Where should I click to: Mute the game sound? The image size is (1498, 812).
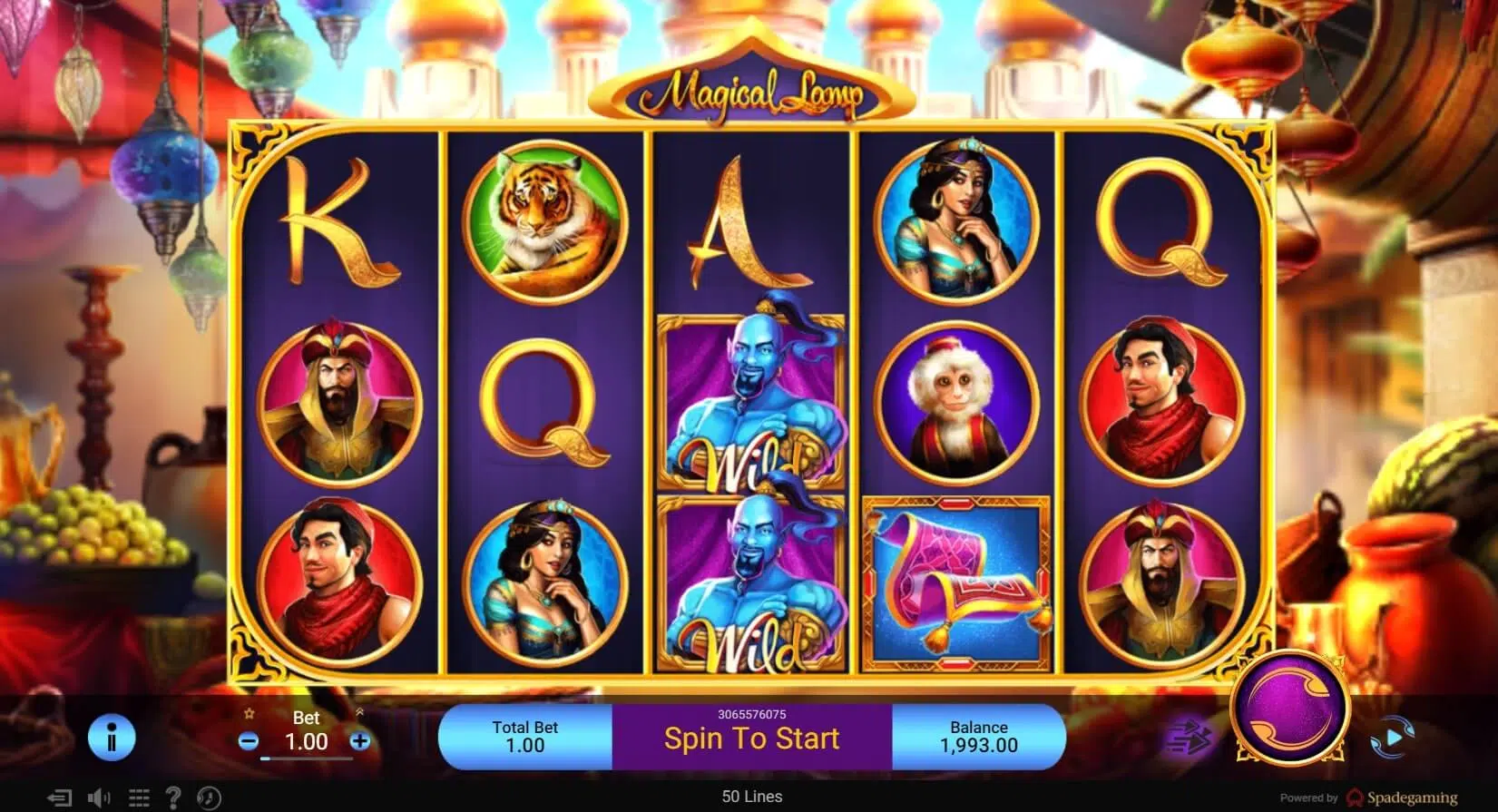tap(98, 797)
